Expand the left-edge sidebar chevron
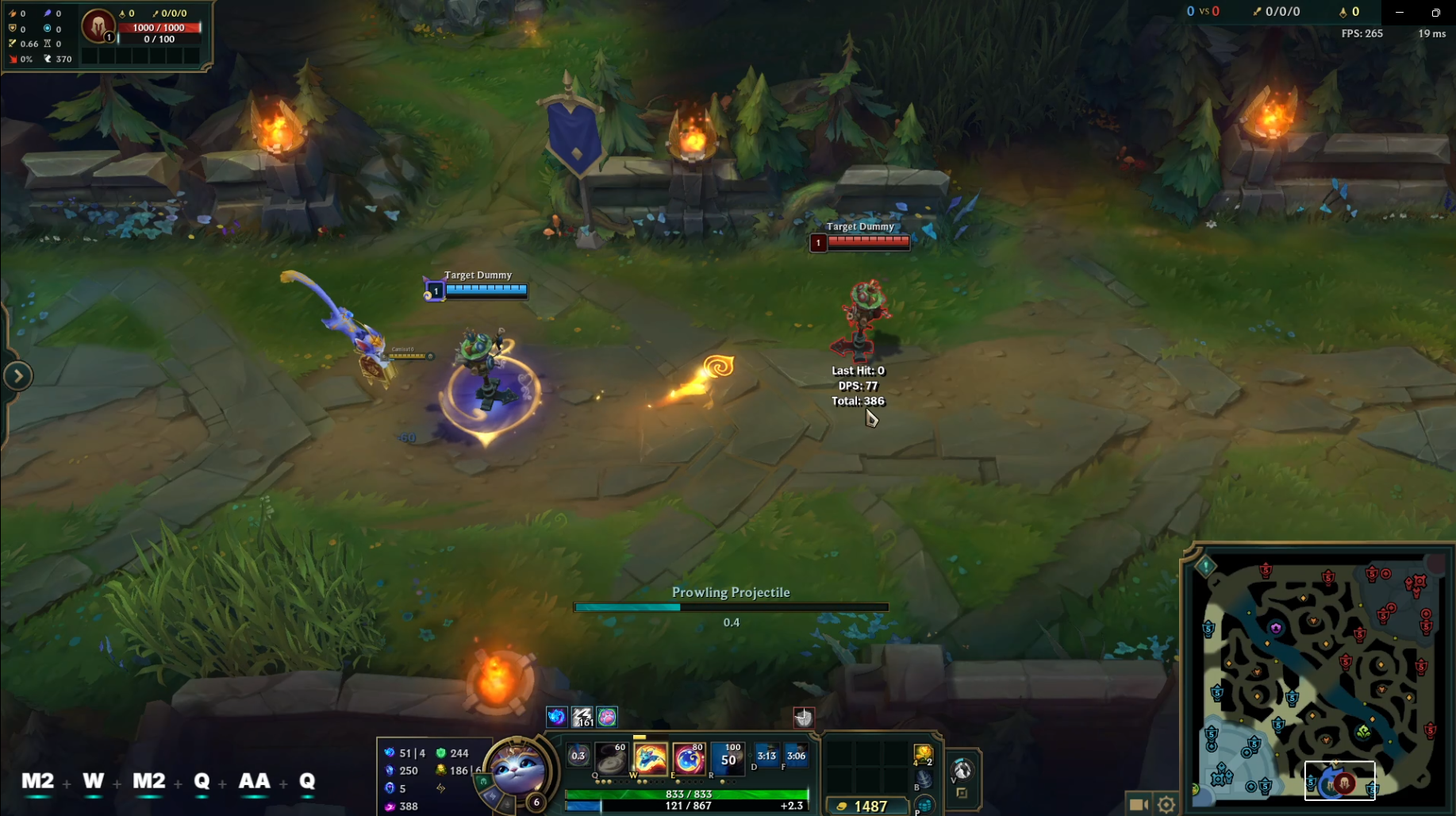 (18, 375)
